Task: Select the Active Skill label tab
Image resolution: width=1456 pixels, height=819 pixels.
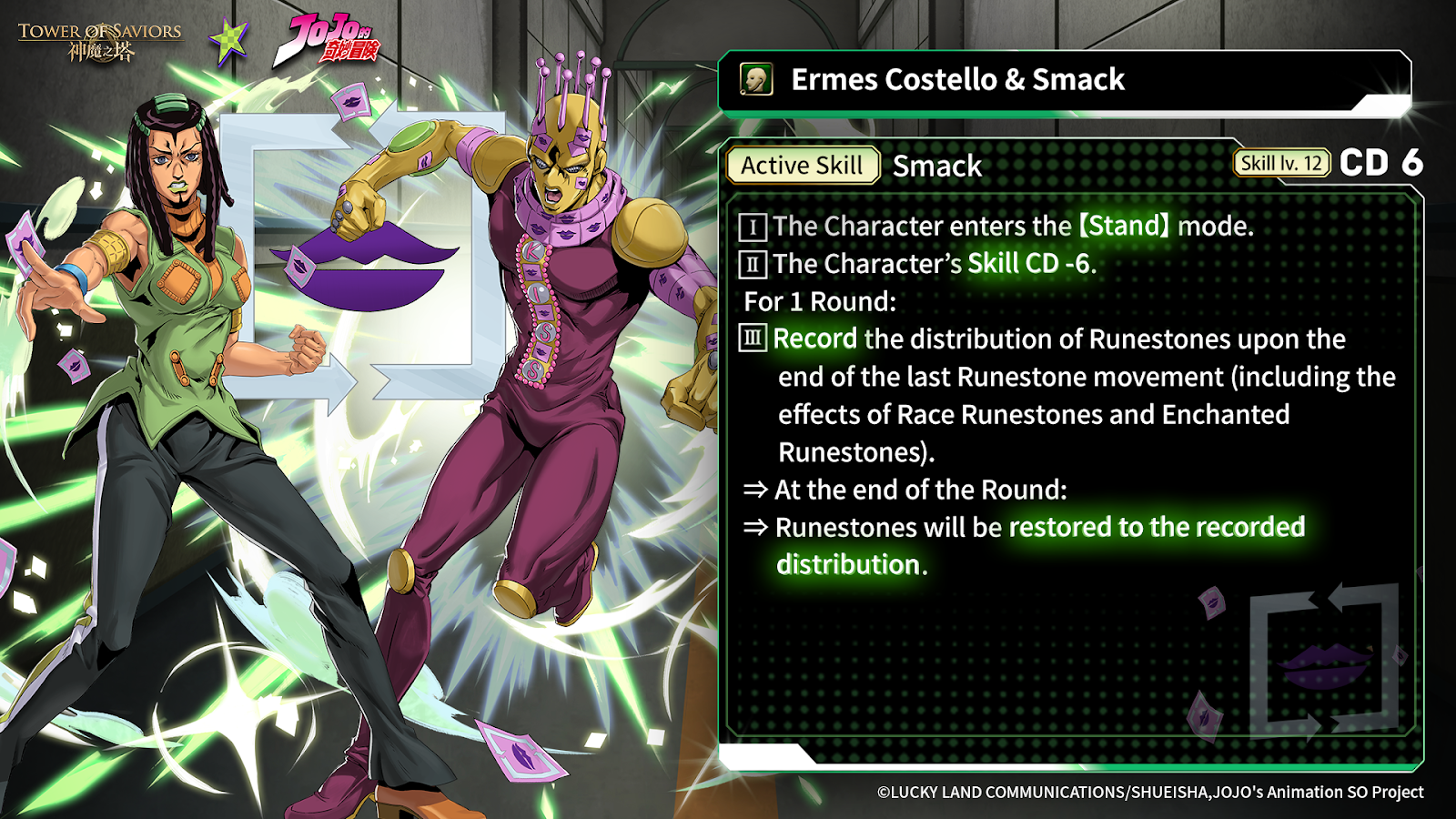Action: pyautogui.click(x=802, y=166)
